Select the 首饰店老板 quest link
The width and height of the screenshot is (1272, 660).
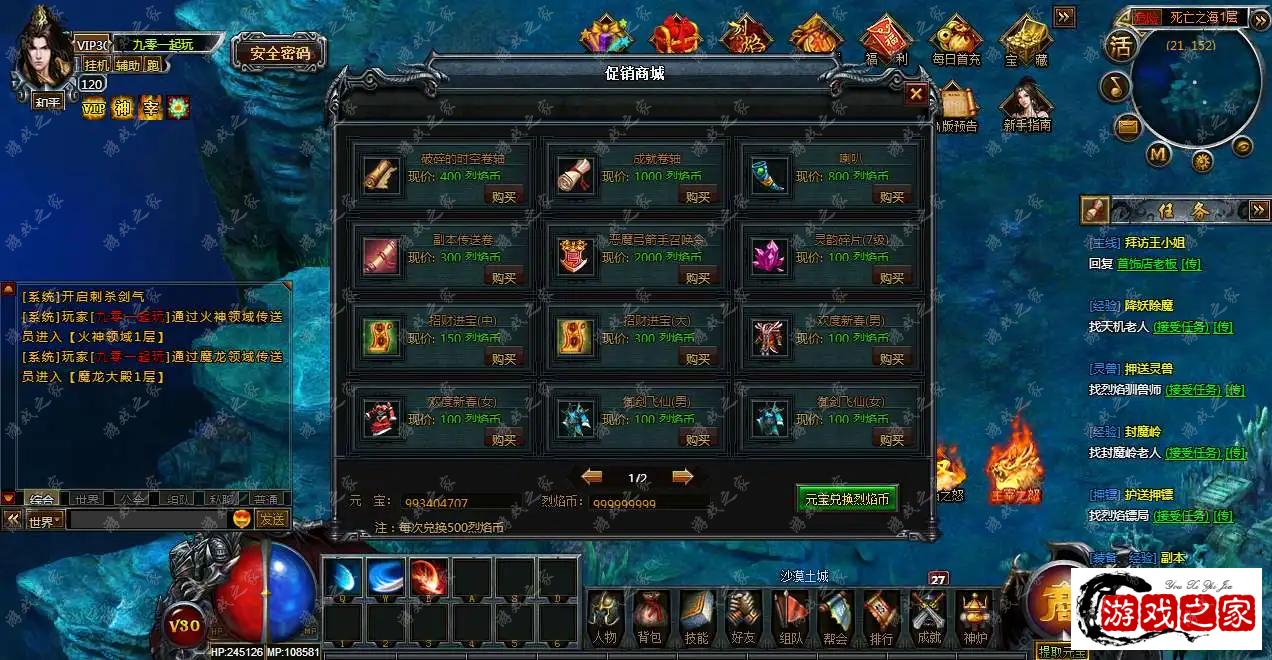coord(1147,264)
